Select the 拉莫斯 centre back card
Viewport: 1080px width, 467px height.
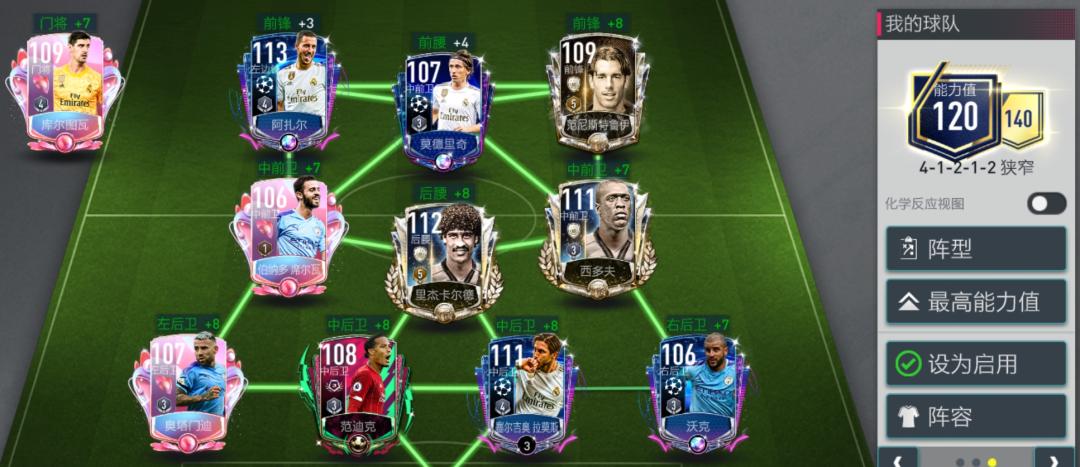(525, 392)
